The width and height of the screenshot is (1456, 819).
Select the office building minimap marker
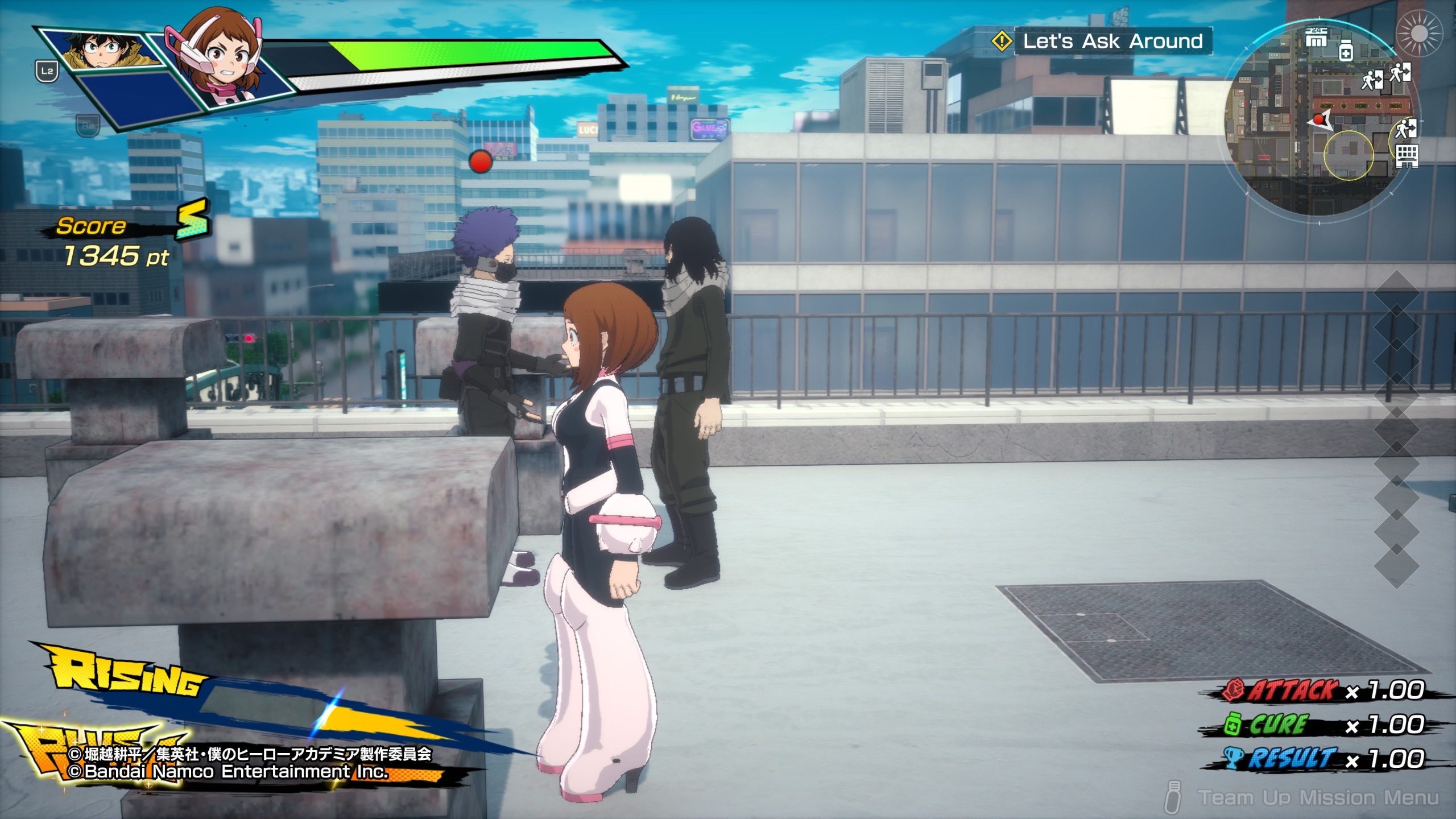point(1407,155)
